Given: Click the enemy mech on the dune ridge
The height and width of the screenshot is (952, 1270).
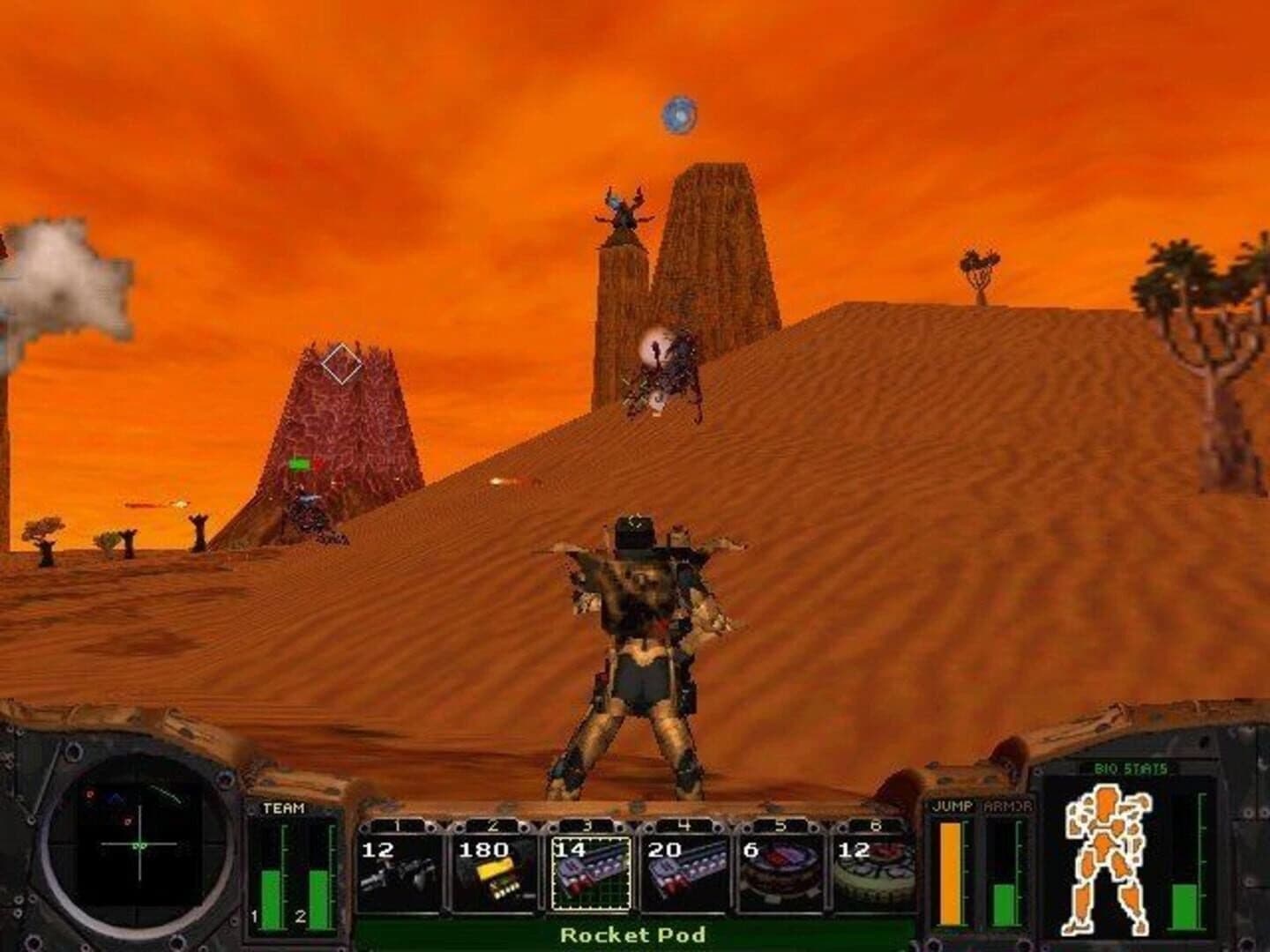Looking at the screenshot, I should point(666,370).
